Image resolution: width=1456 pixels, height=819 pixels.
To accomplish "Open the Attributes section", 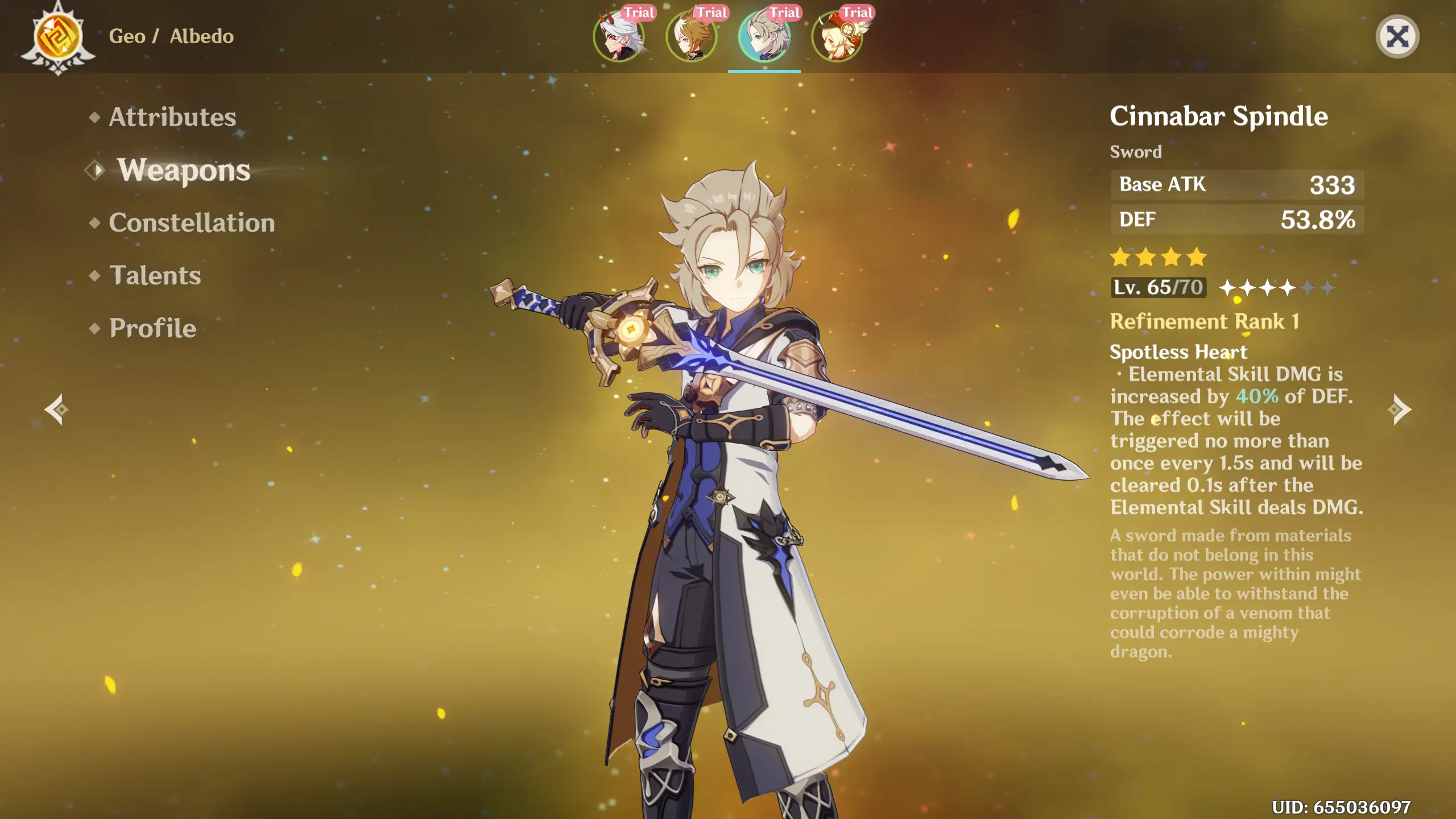I will coord(172,117).
